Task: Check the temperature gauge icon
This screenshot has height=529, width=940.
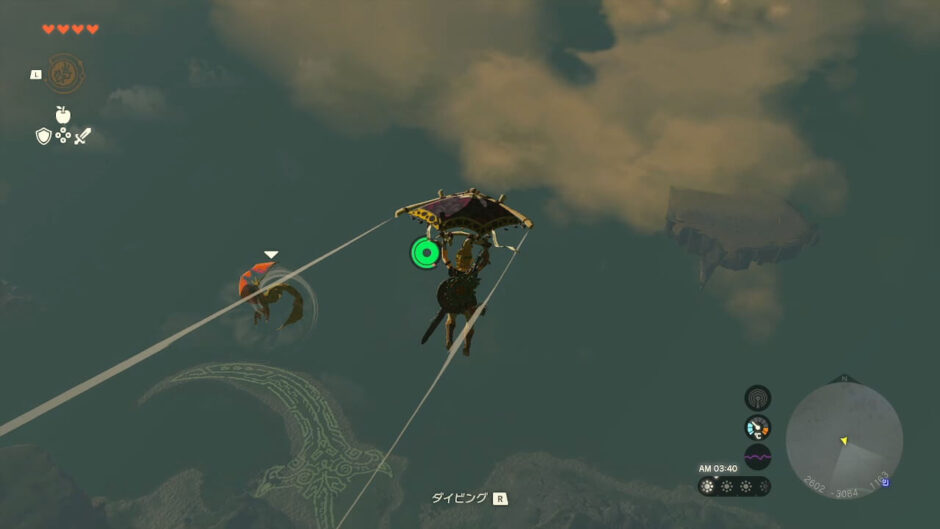Action: click(758, 428)
